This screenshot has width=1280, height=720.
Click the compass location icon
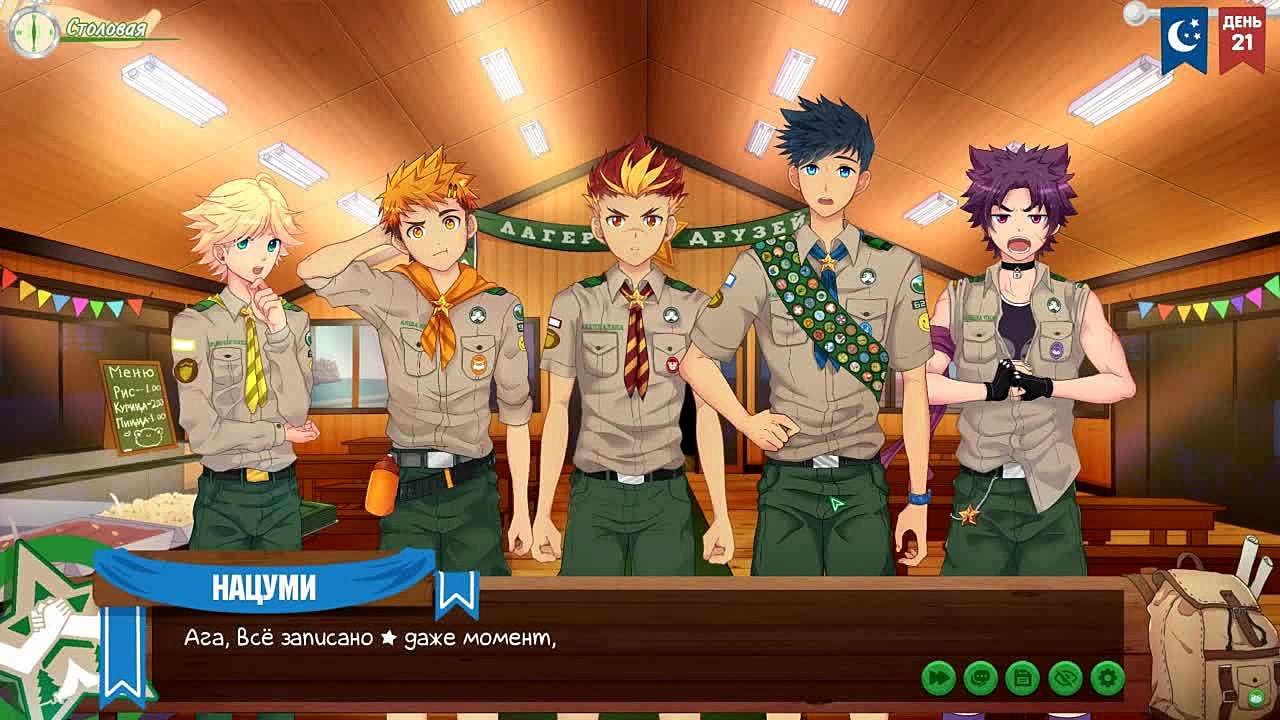pyautogui.click(x=33, y=31)
